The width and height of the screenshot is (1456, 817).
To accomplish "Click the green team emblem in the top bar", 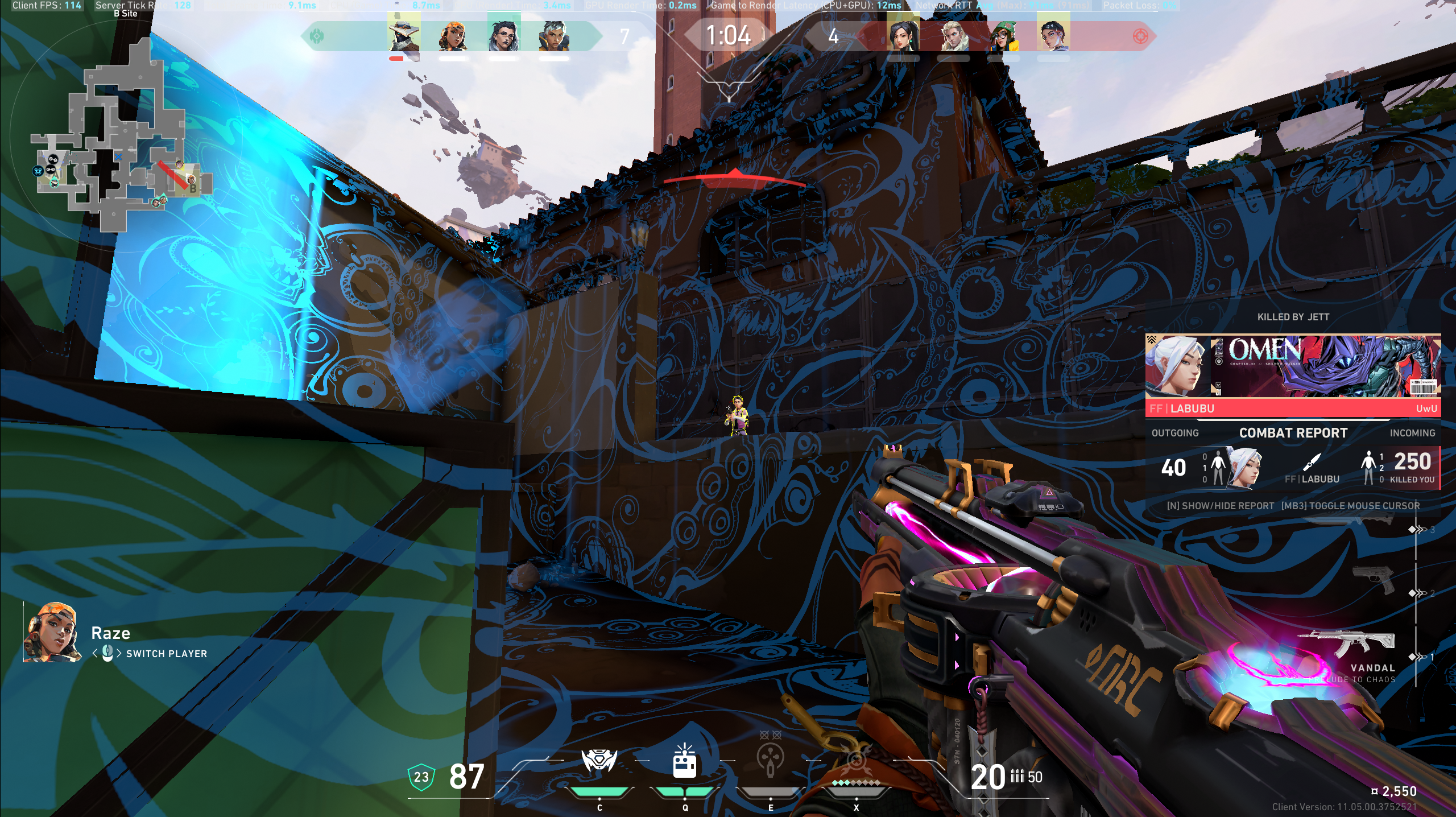I will [317, 36].
